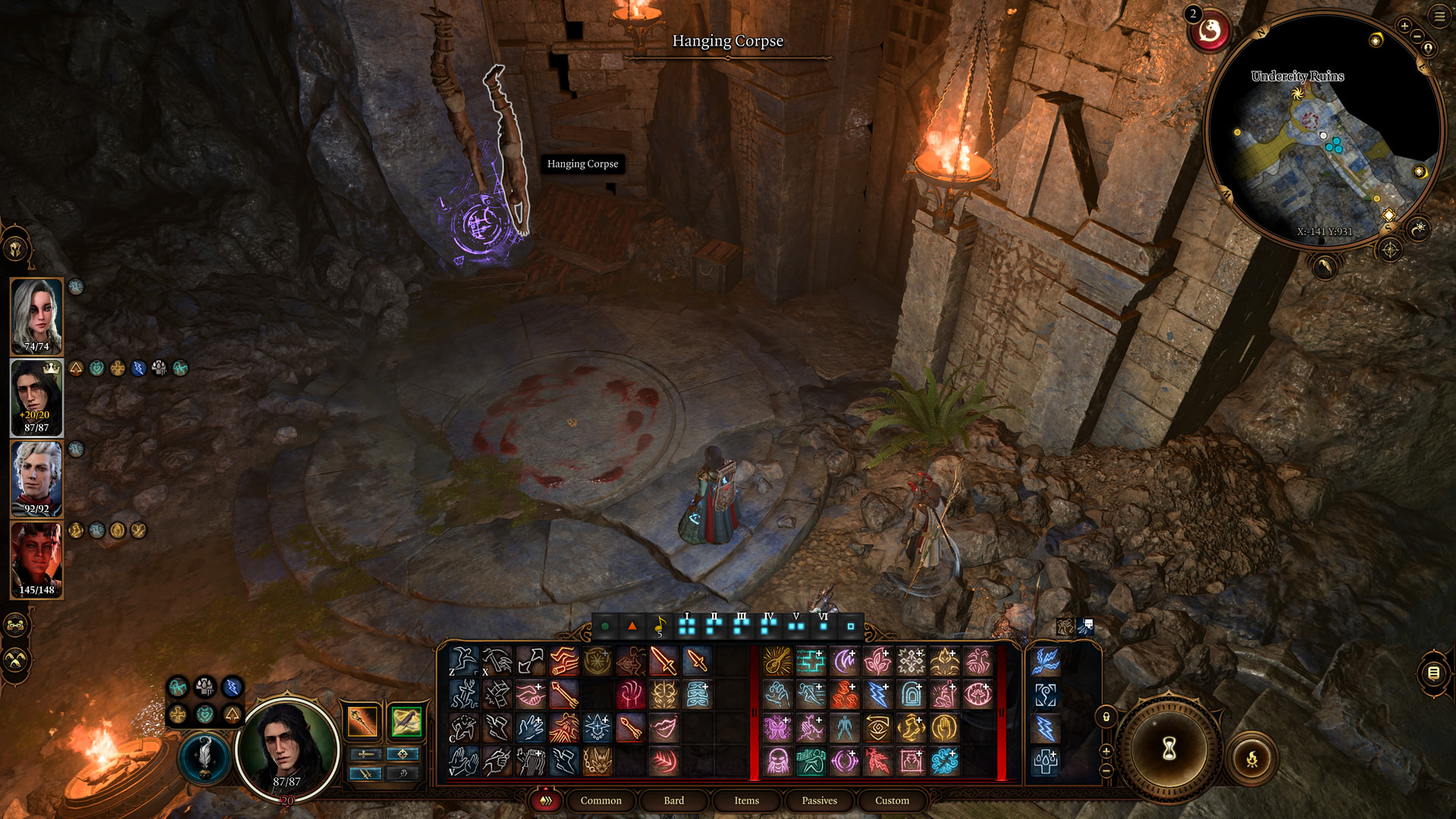This screenshot has width=1456, height=819.
Task: Choose the curly-haired companion portrait with 92/92 HP
Action: 36,478
